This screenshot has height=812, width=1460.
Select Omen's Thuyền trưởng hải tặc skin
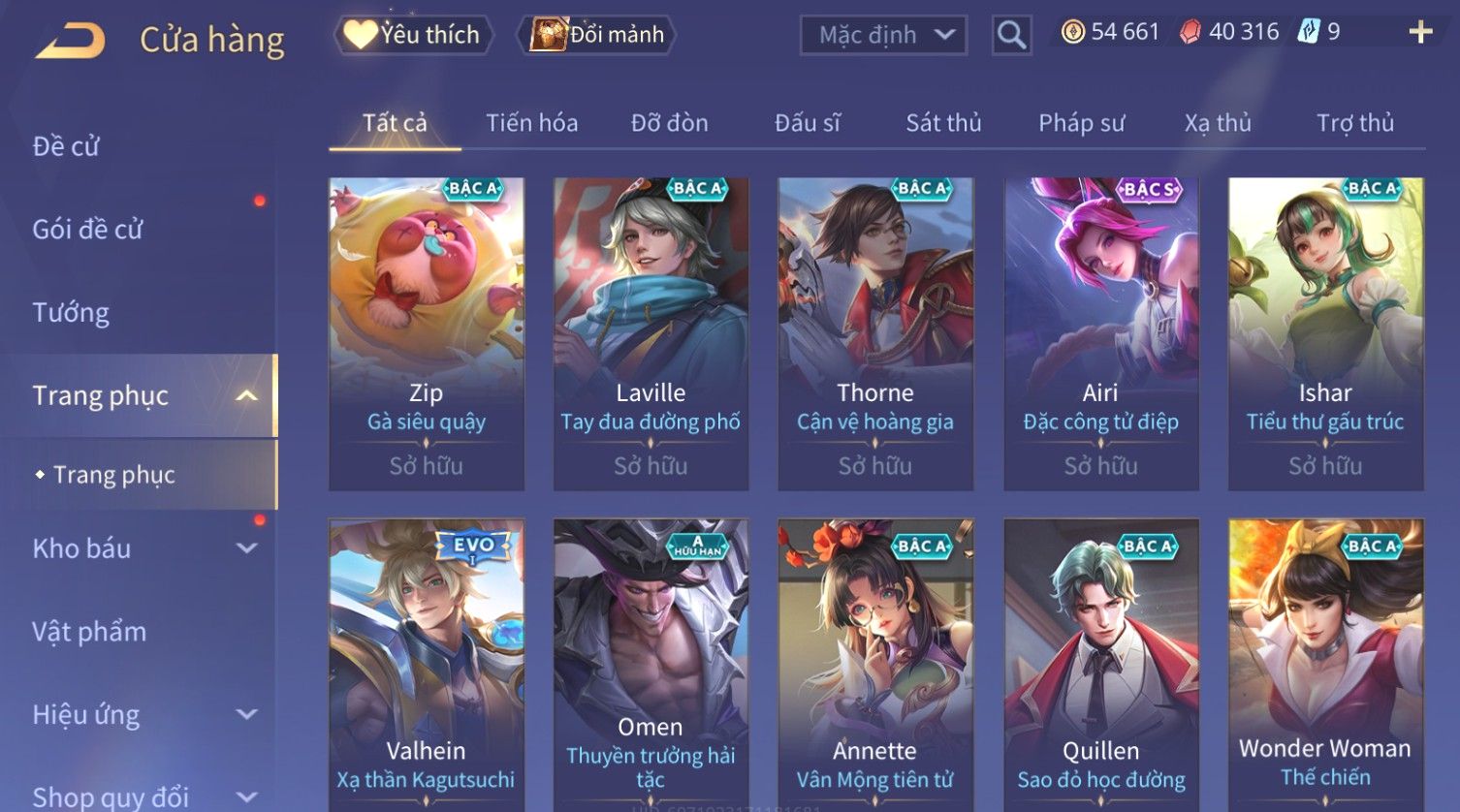651,665
